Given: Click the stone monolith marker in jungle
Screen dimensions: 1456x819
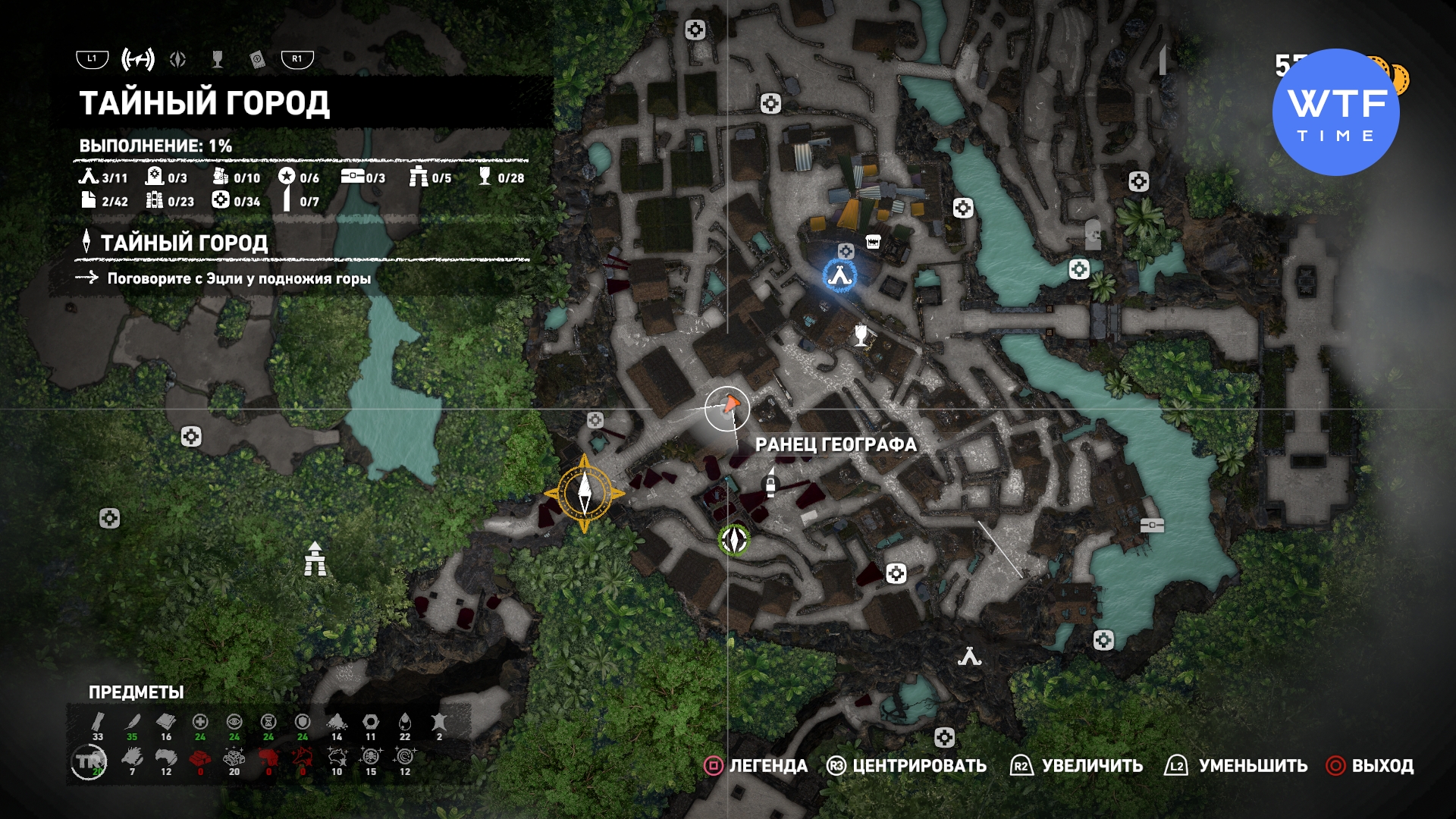Looking at the screenshot, I should click(315, 559).
